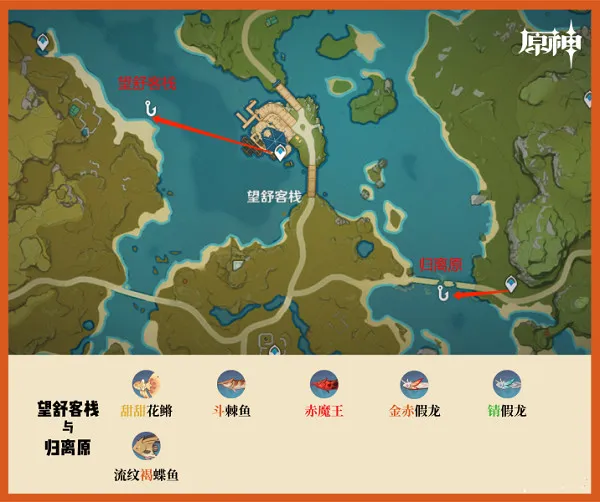Click the fishing hook marker below 归离原 label
The height and width of the screenshot is (502, 600).
442,292
